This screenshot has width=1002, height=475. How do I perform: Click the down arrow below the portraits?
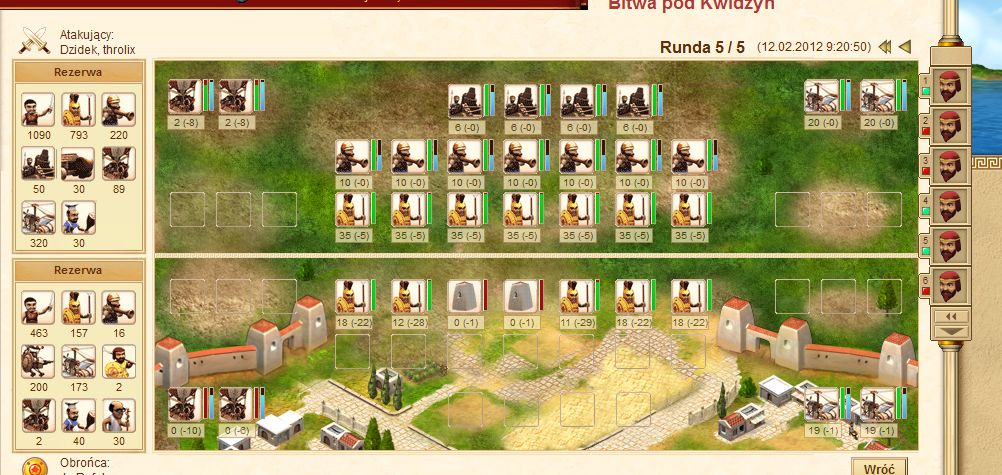[x=951, y=331]
